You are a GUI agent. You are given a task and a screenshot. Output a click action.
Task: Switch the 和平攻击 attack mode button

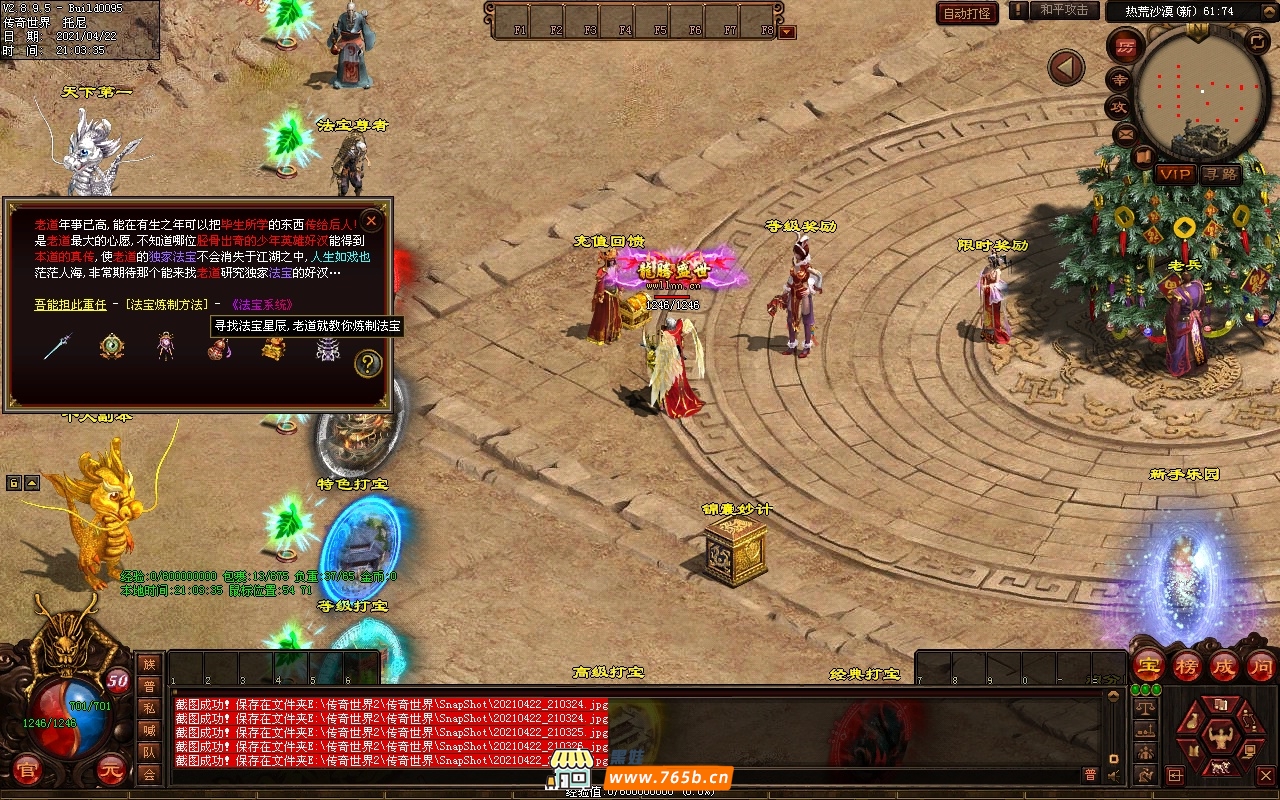1063,11
